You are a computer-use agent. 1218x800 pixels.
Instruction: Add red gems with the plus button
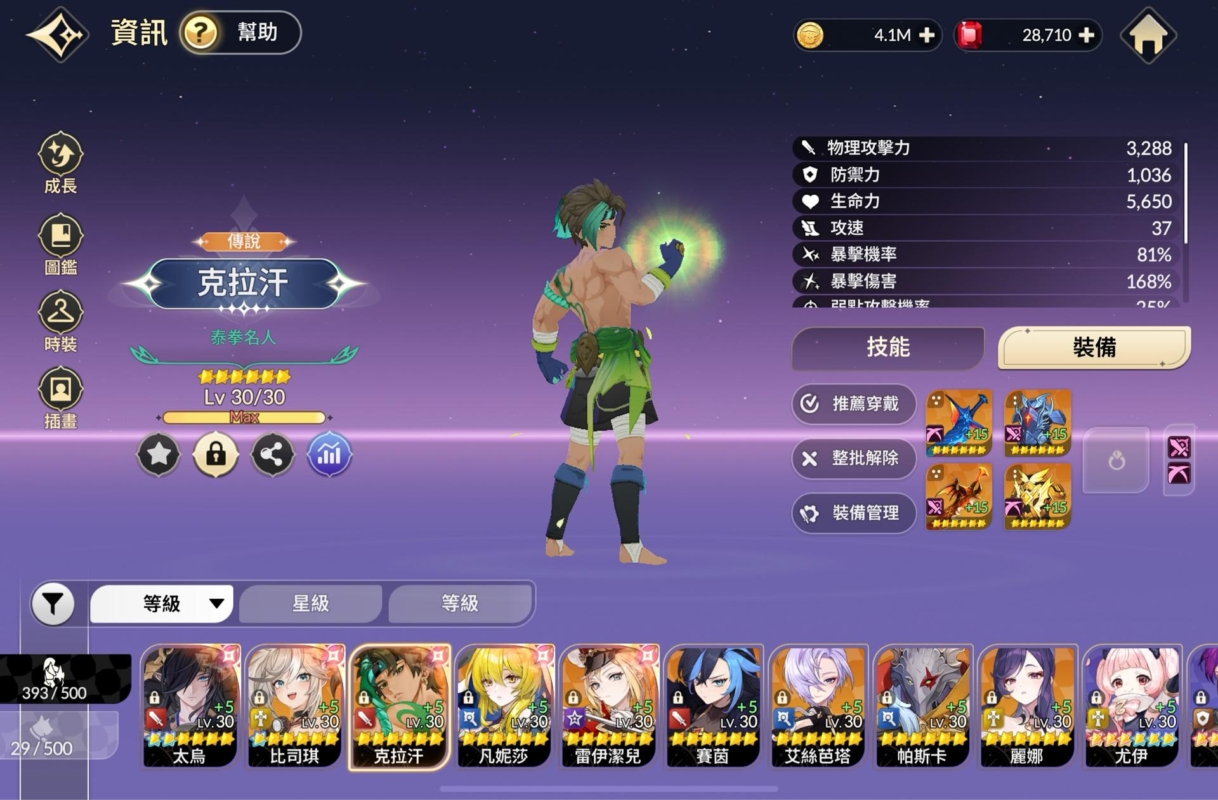point(1086,36)
